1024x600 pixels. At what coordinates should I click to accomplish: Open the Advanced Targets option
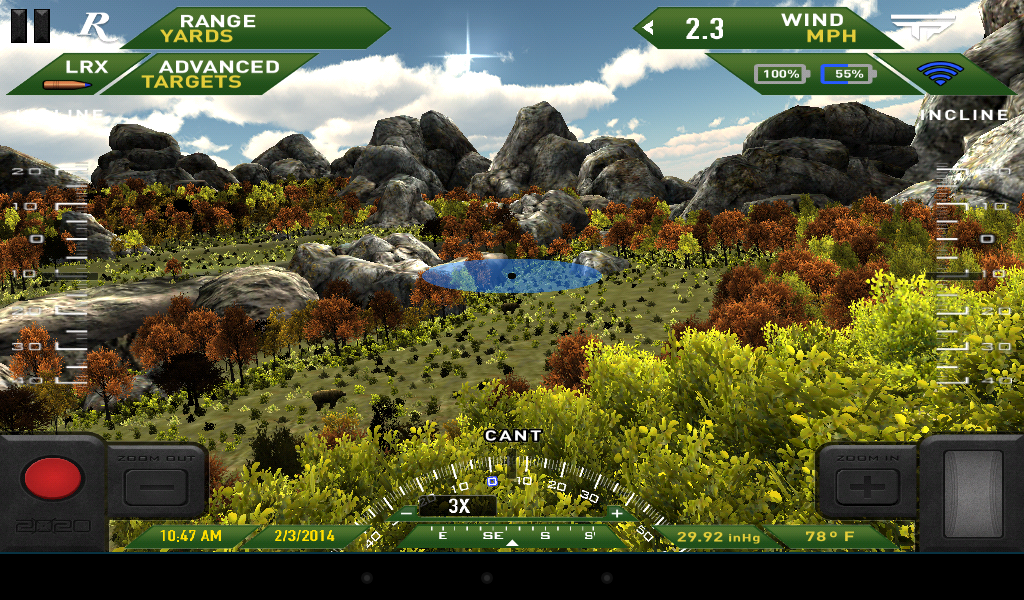[210, 74]
